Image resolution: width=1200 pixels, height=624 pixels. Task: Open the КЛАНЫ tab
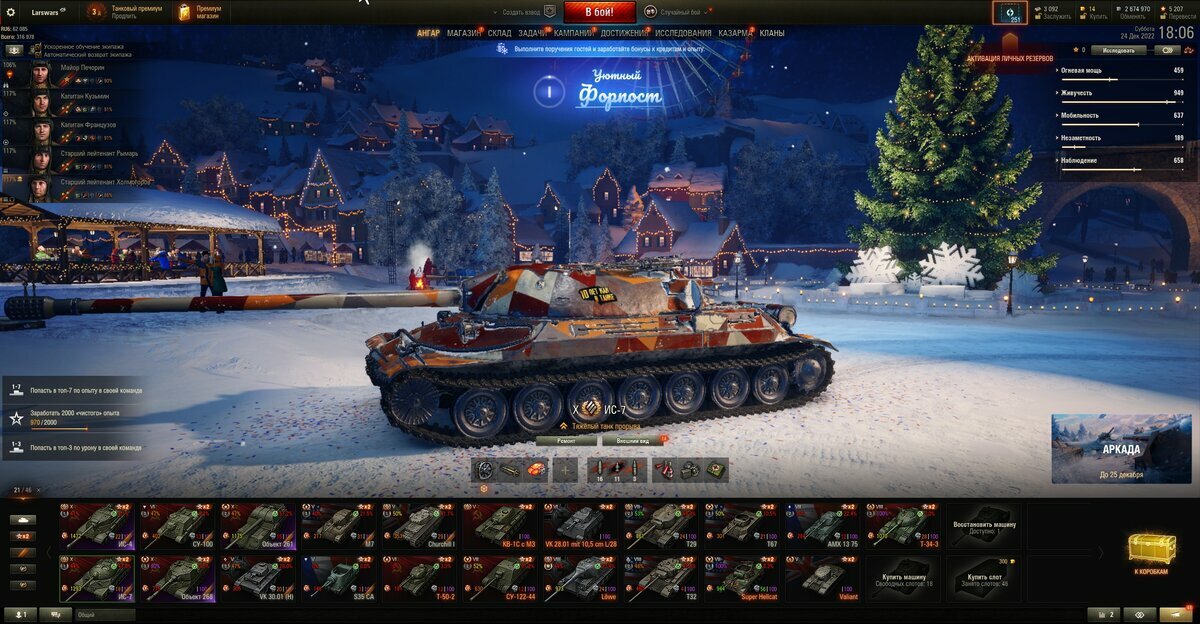(772, 33)
